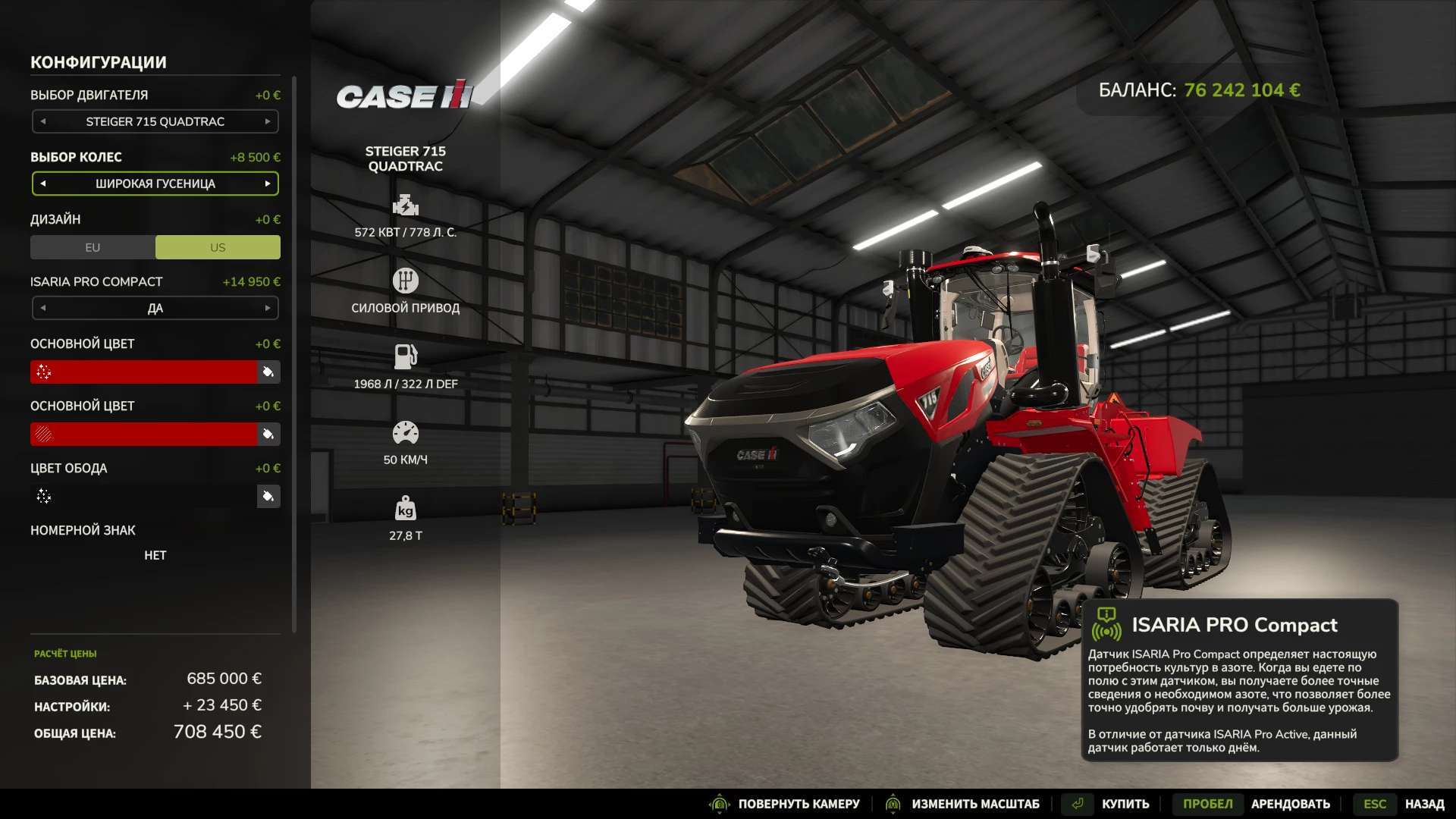Image resolution: width=1456 pixels, height=819 pixels.
Task: Choose next wheel configuration arrow
Action: (x=268, y=184)
